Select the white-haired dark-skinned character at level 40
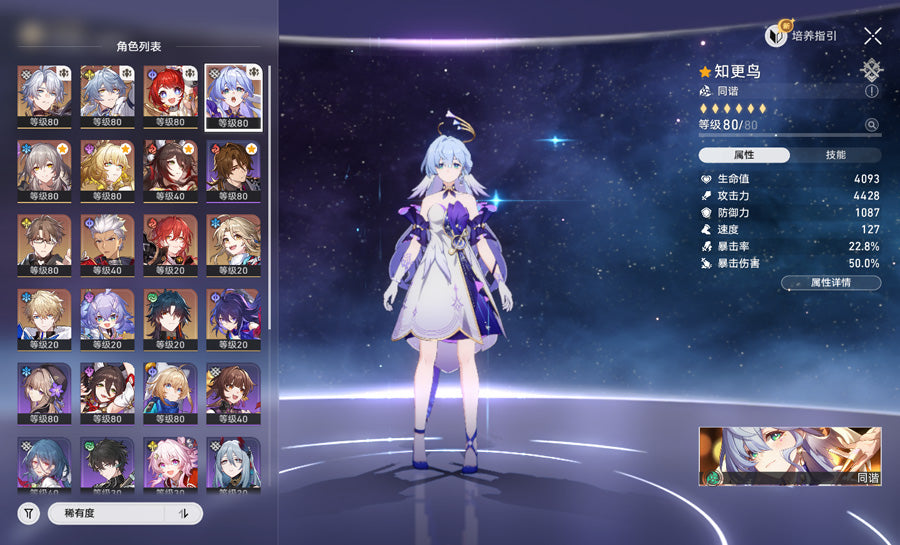This screenshot has height=545, width=900. coord(108,246)
